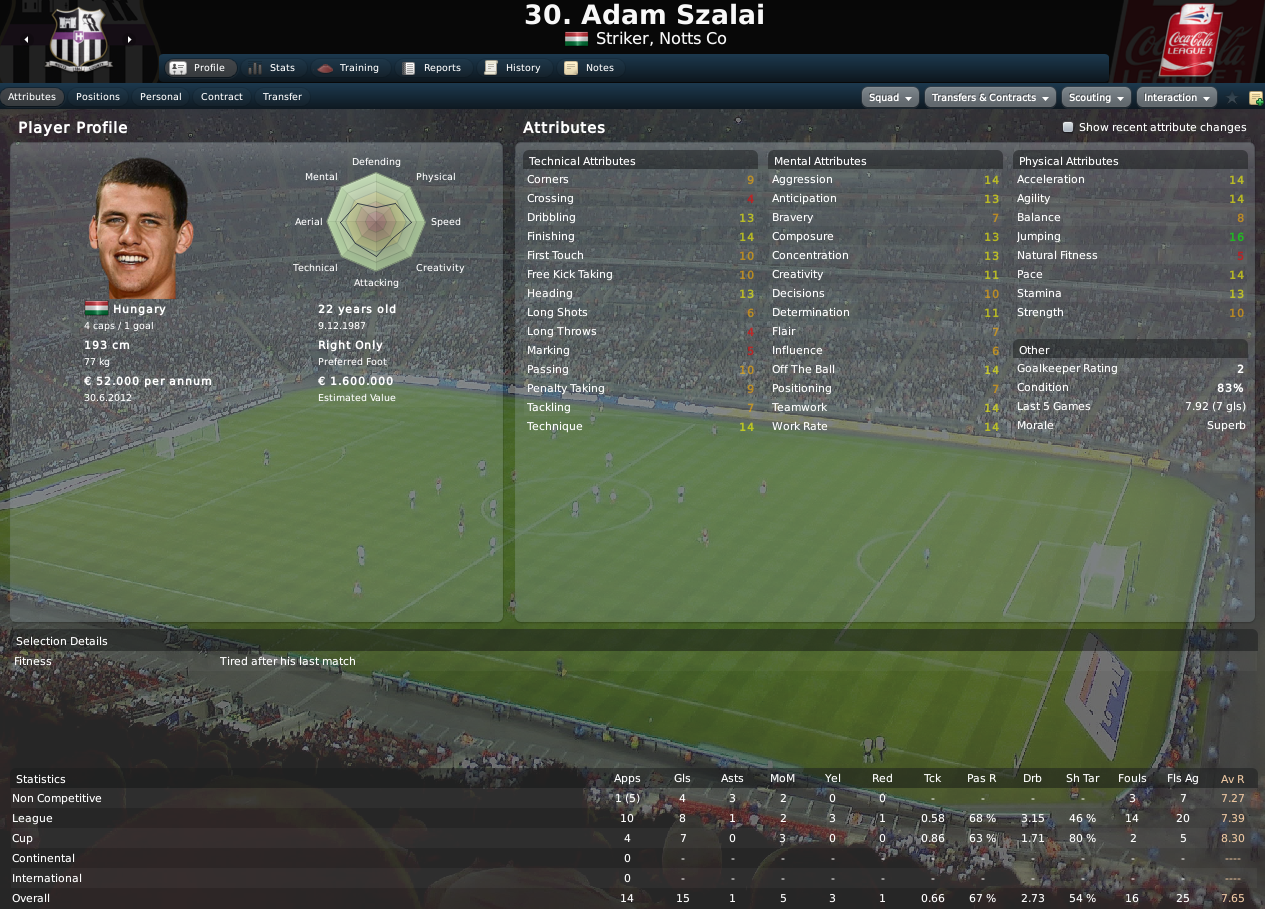Click the right arrow beside club badge
Viewport: 1265px width, 909px height.
[x=129, y=40]
